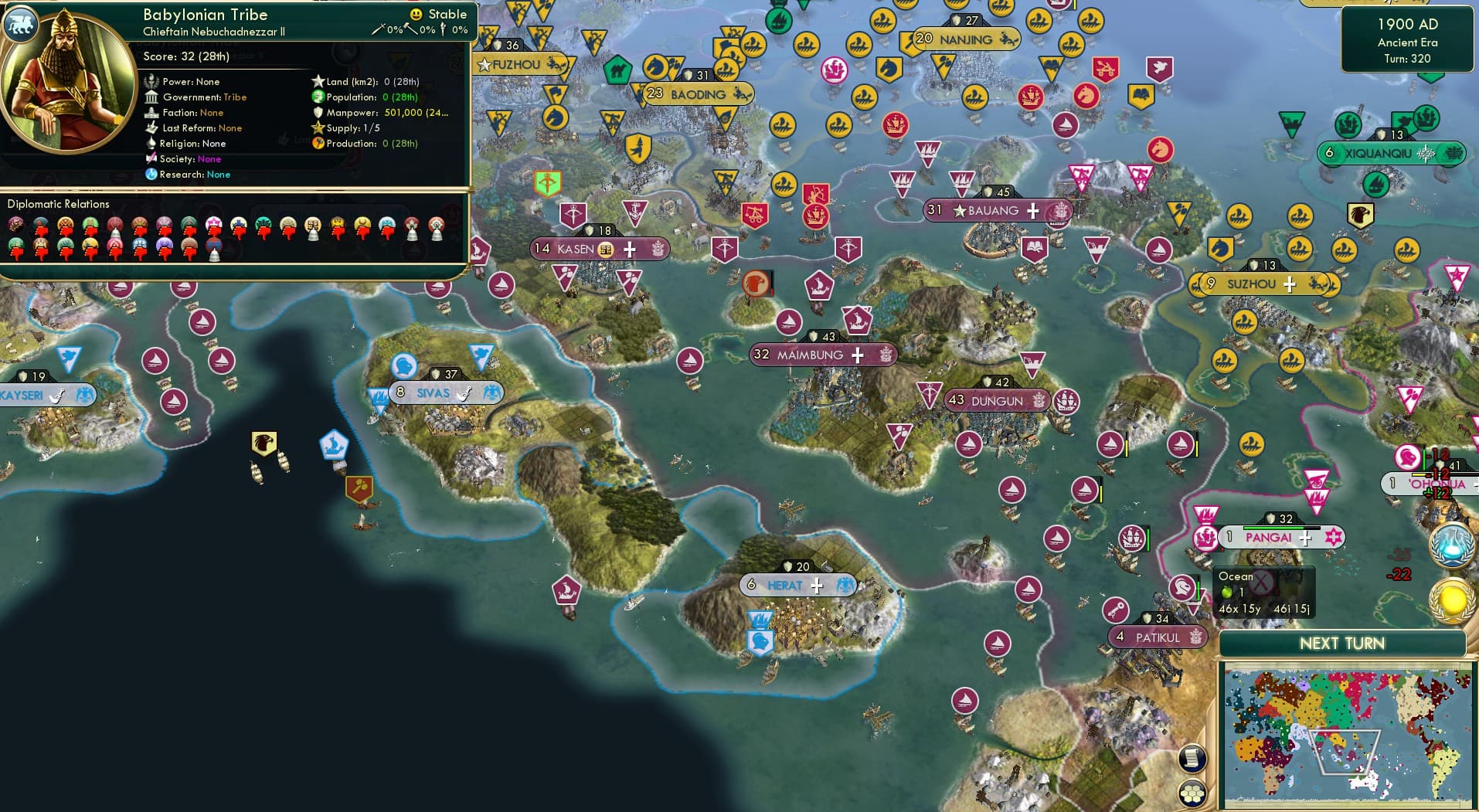Toggle the growth star on the Pangai banner
Viewport: 1479px width, 812px height.
pyautogui.click(x=1334, y=536)
